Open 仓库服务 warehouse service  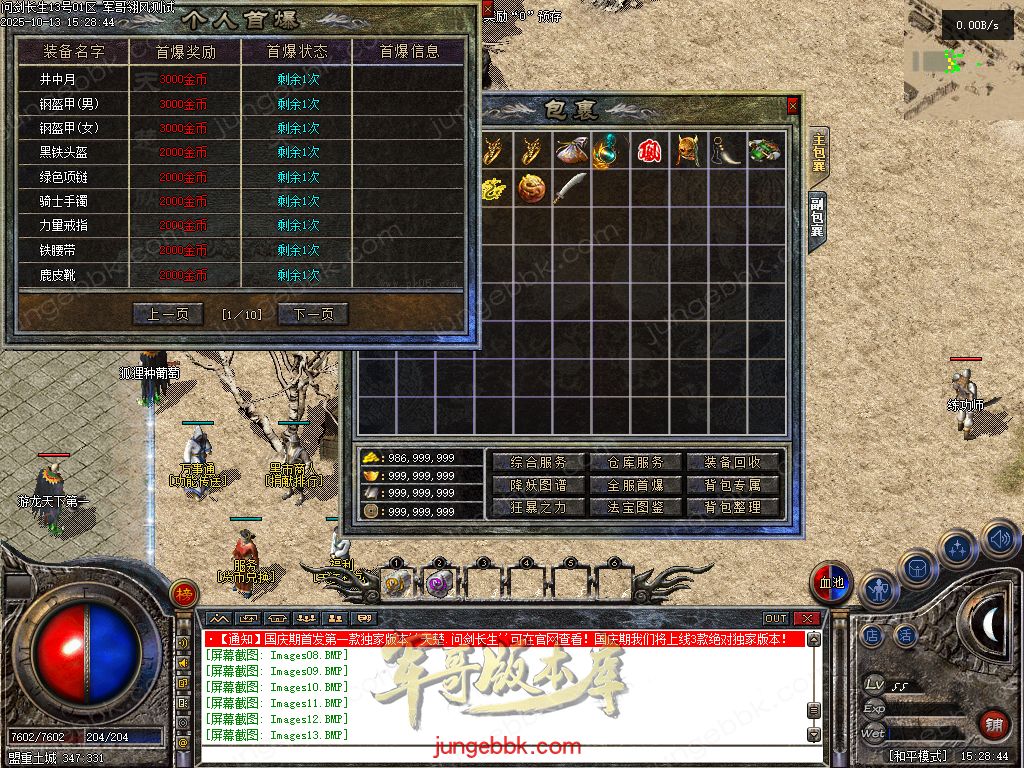[x=635, y=462]
